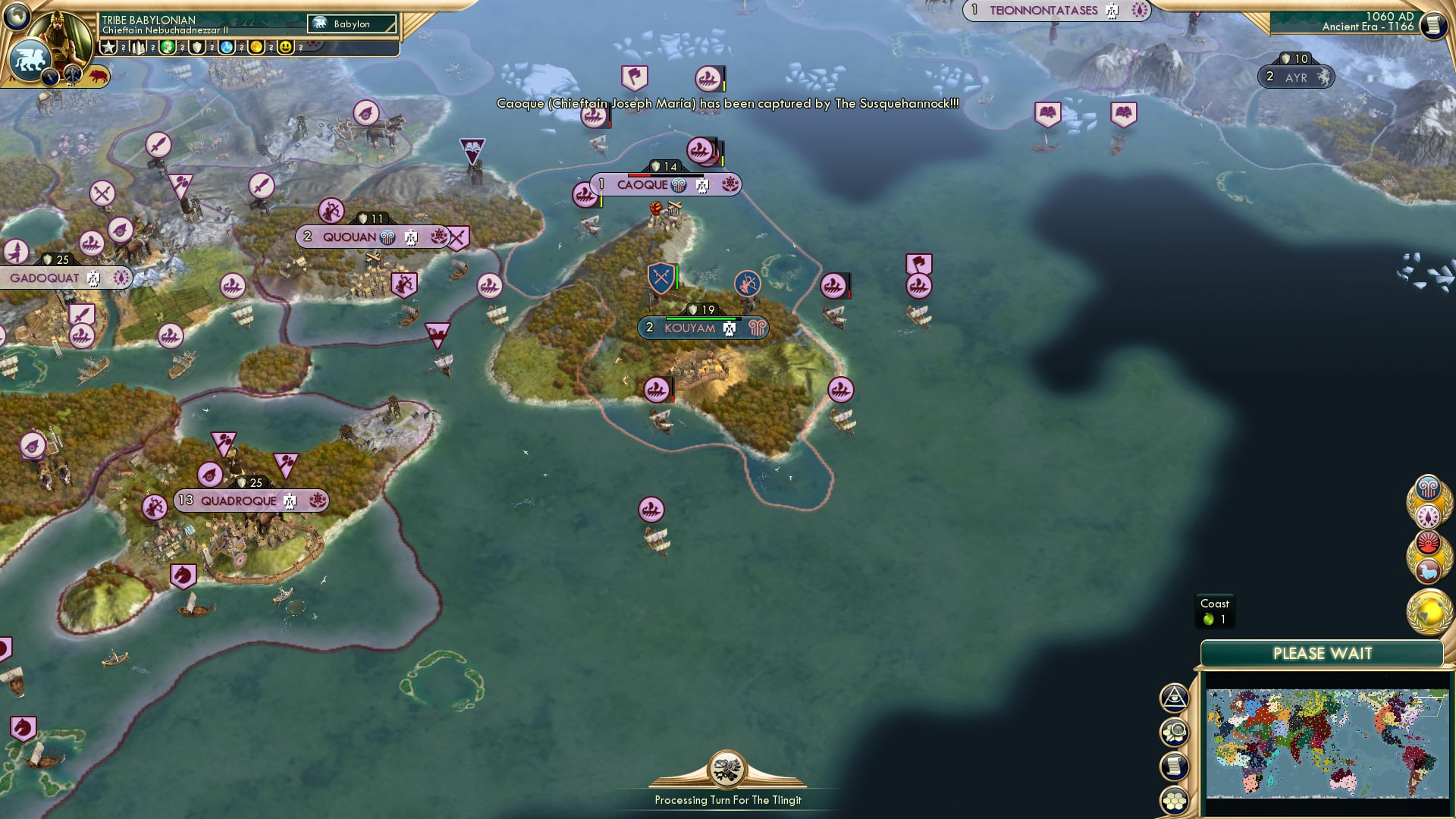The height and width of the screenshot is (819, 1456).
Task: Toggle the hex grid icon near the minimap
Action: [1174, 799]
